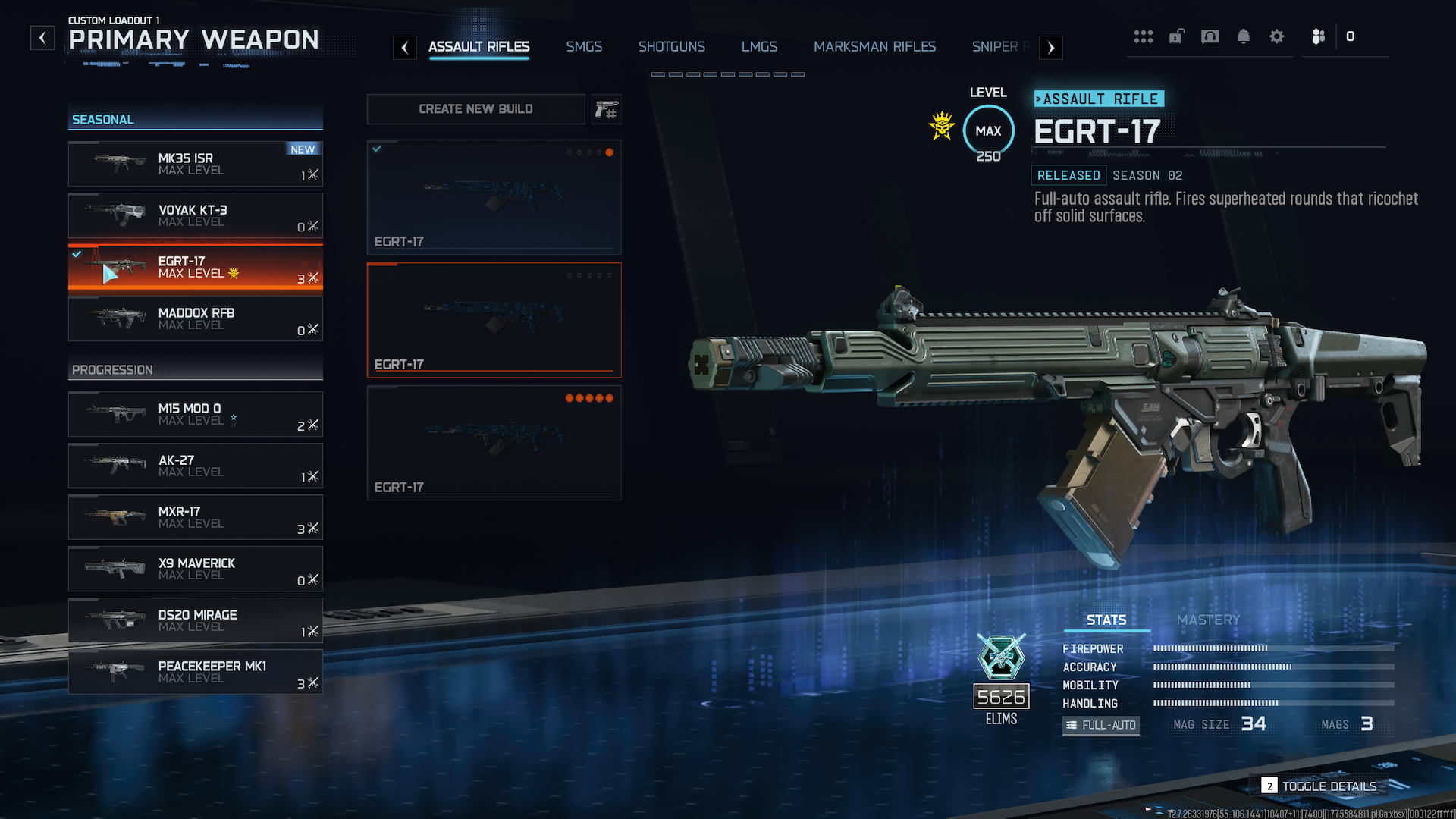Select the LMGs weapon tab
The width and height of the screenshot is (1456, 819).
(759, 47)
